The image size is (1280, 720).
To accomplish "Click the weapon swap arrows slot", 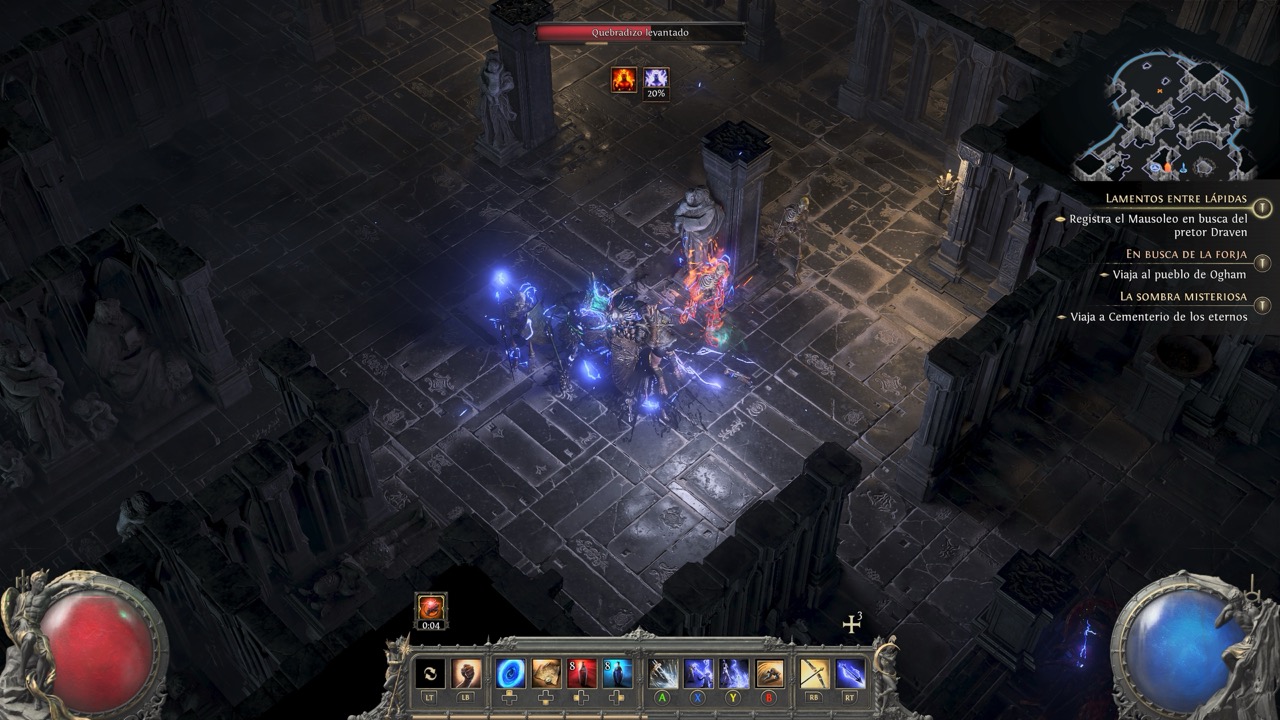I will tap(430, 673).
